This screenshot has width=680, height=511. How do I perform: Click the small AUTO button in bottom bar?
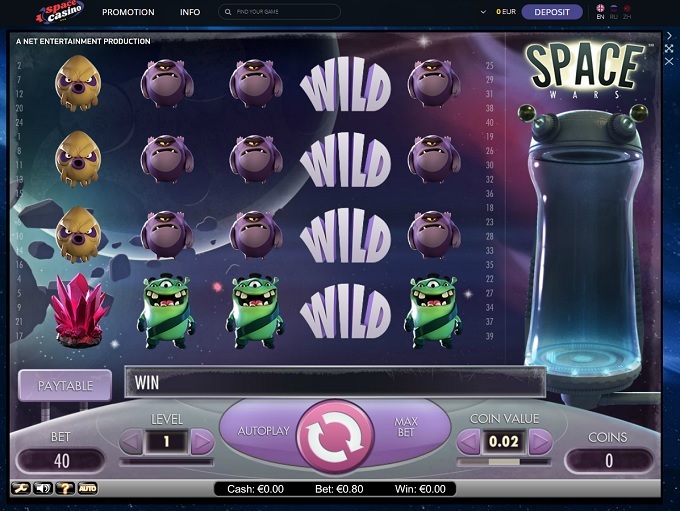pos(88,488)
